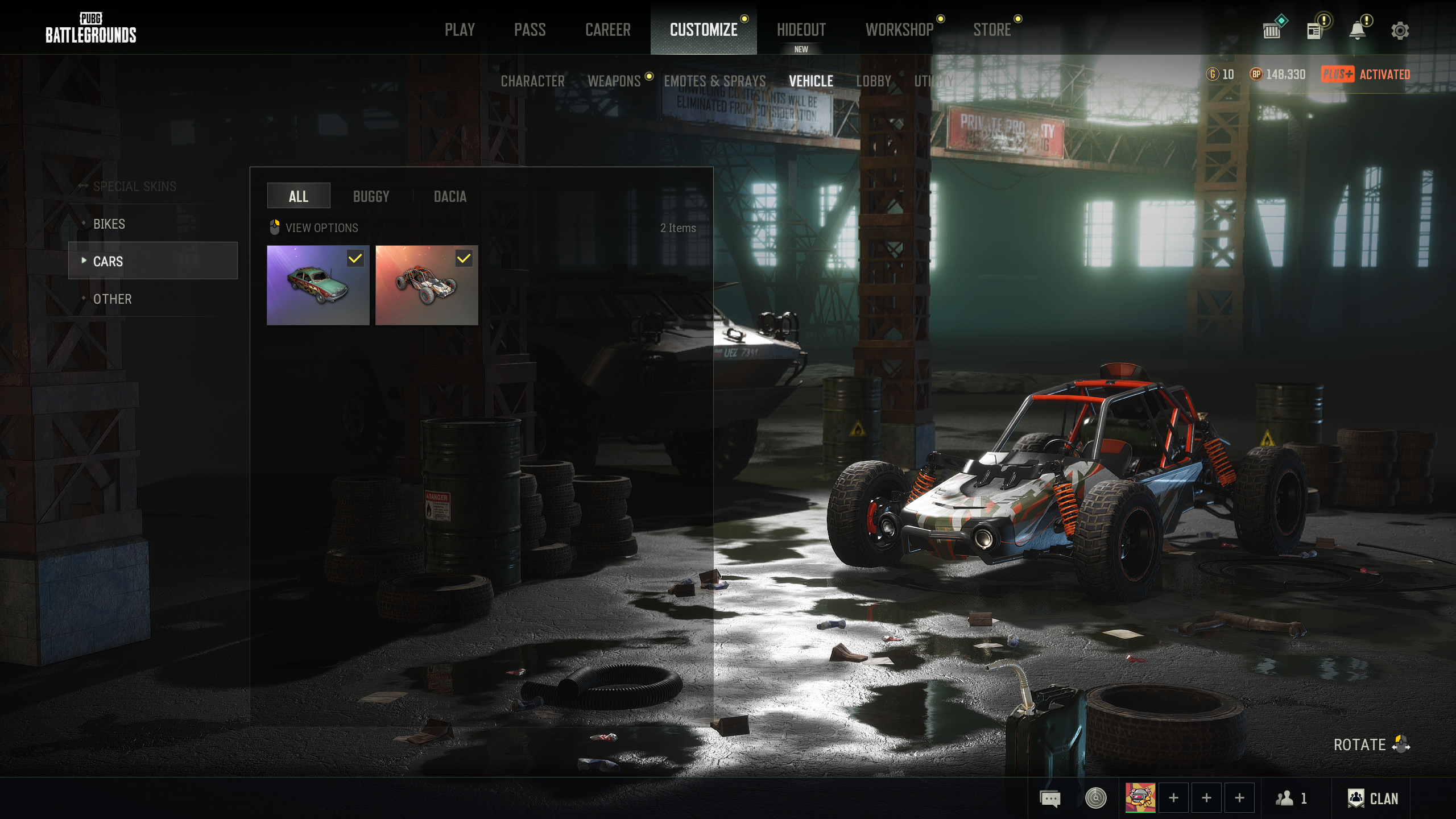1456x819 pixels.
Task: Check the notifications bell
Action: (1358, 31)
